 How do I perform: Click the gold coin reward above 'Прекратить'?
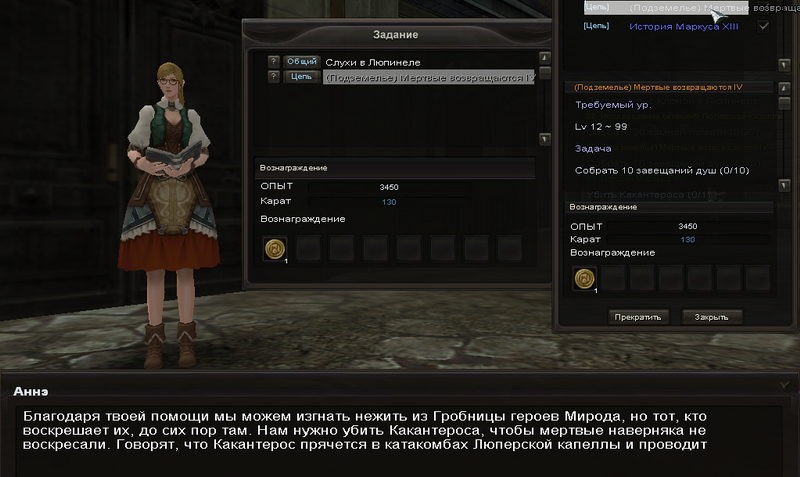pyautogui.click(x=583, y=280)
